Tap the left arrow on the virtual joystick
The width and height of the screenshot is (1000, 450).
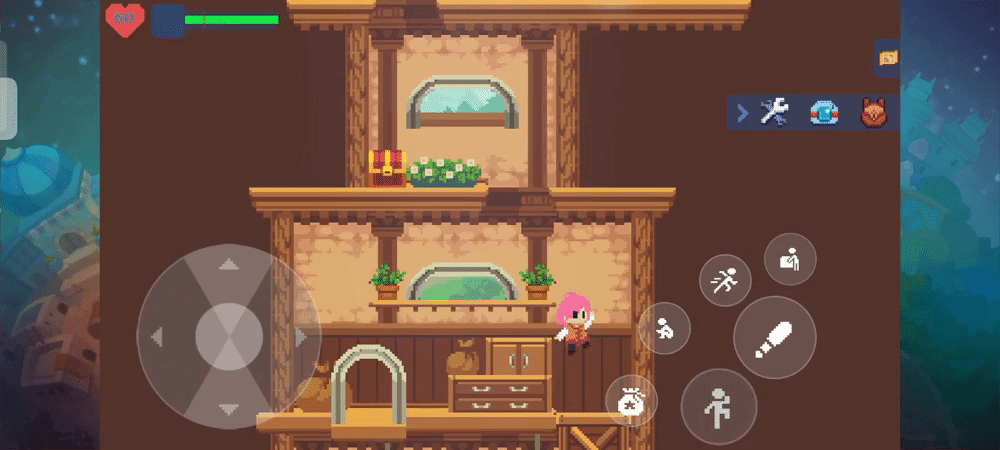coord(157,338)
